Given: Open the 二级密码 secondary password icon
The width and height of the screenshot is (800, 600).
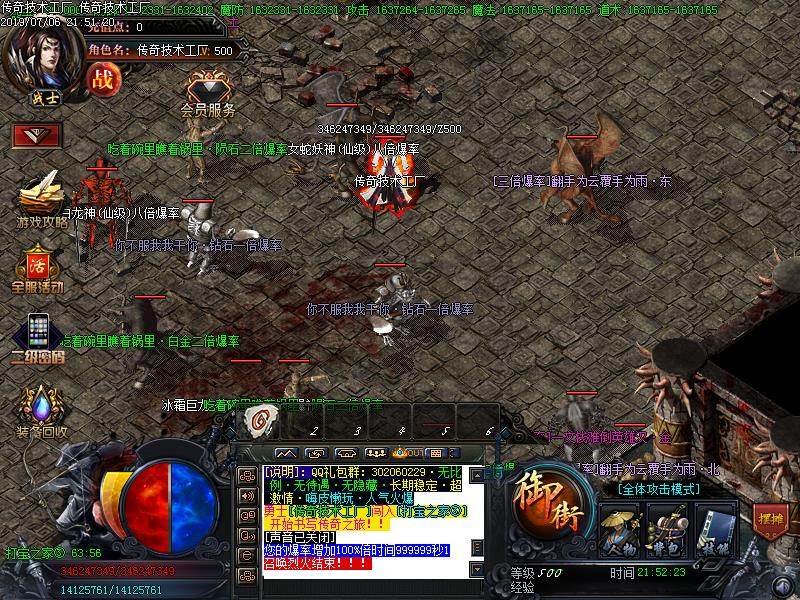Looking at the screenshot, I should pos(38,336).
